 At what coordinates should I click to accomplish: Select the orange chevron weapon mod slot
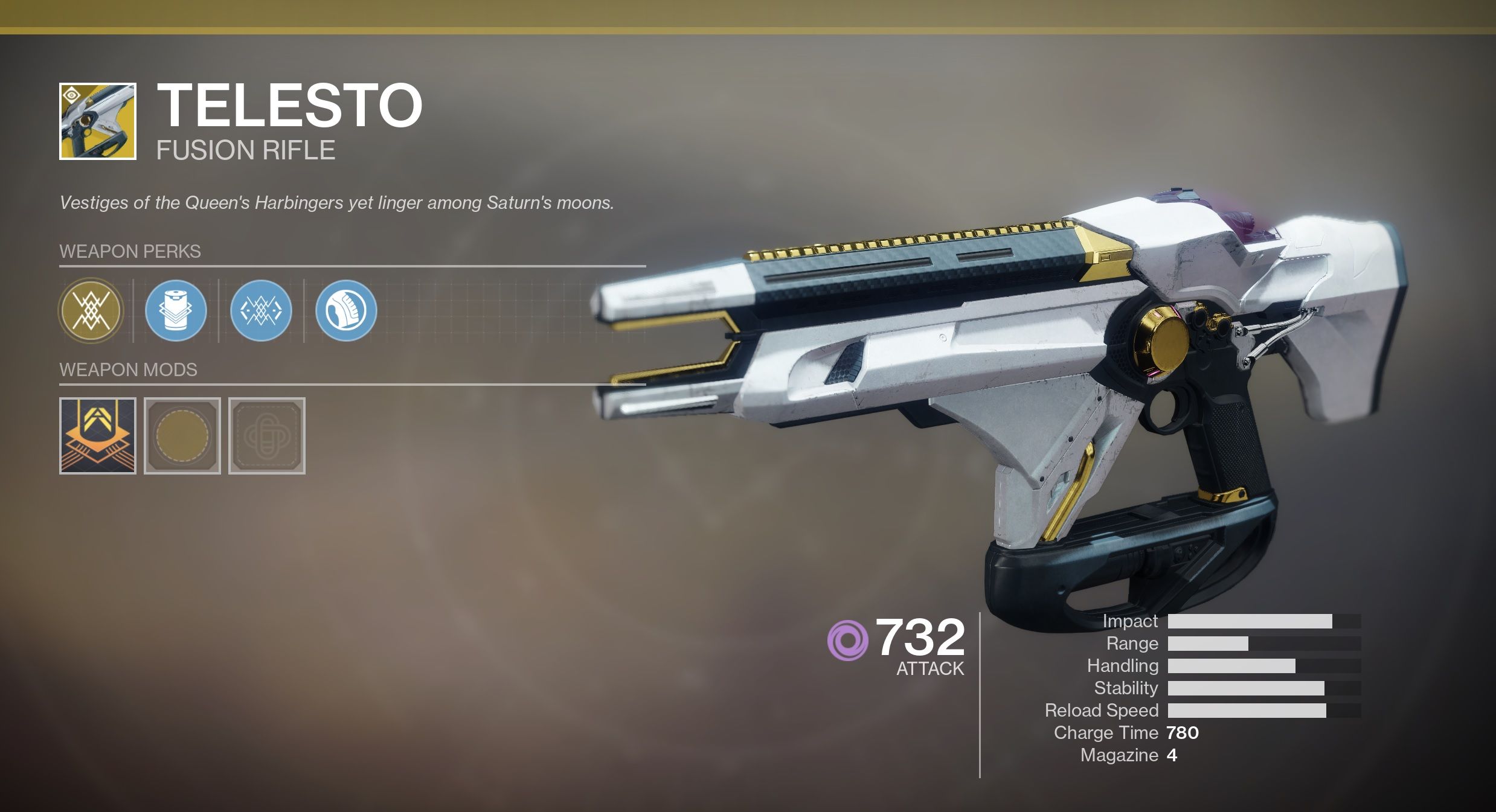[x=98, y=436]
